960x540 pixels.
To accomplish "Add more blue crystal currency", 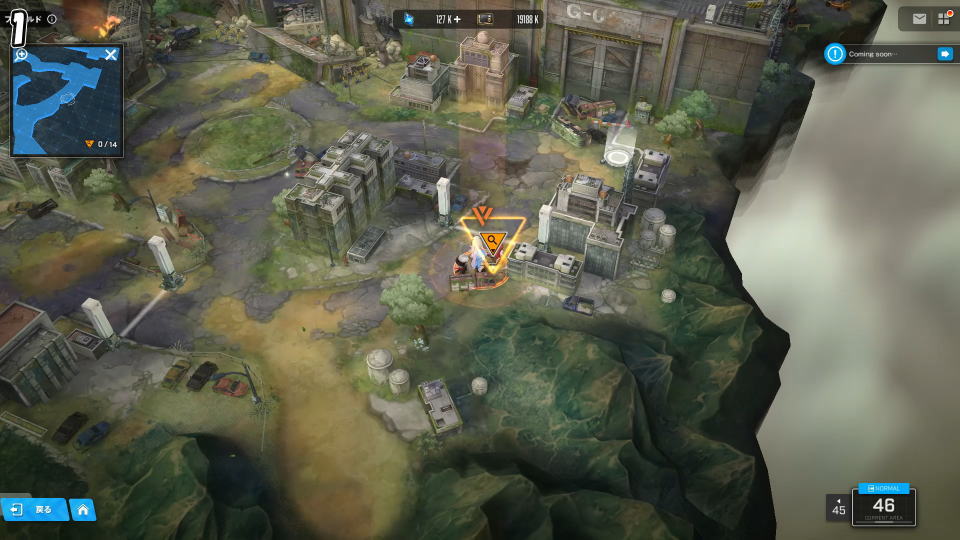I will click(457, 19).
